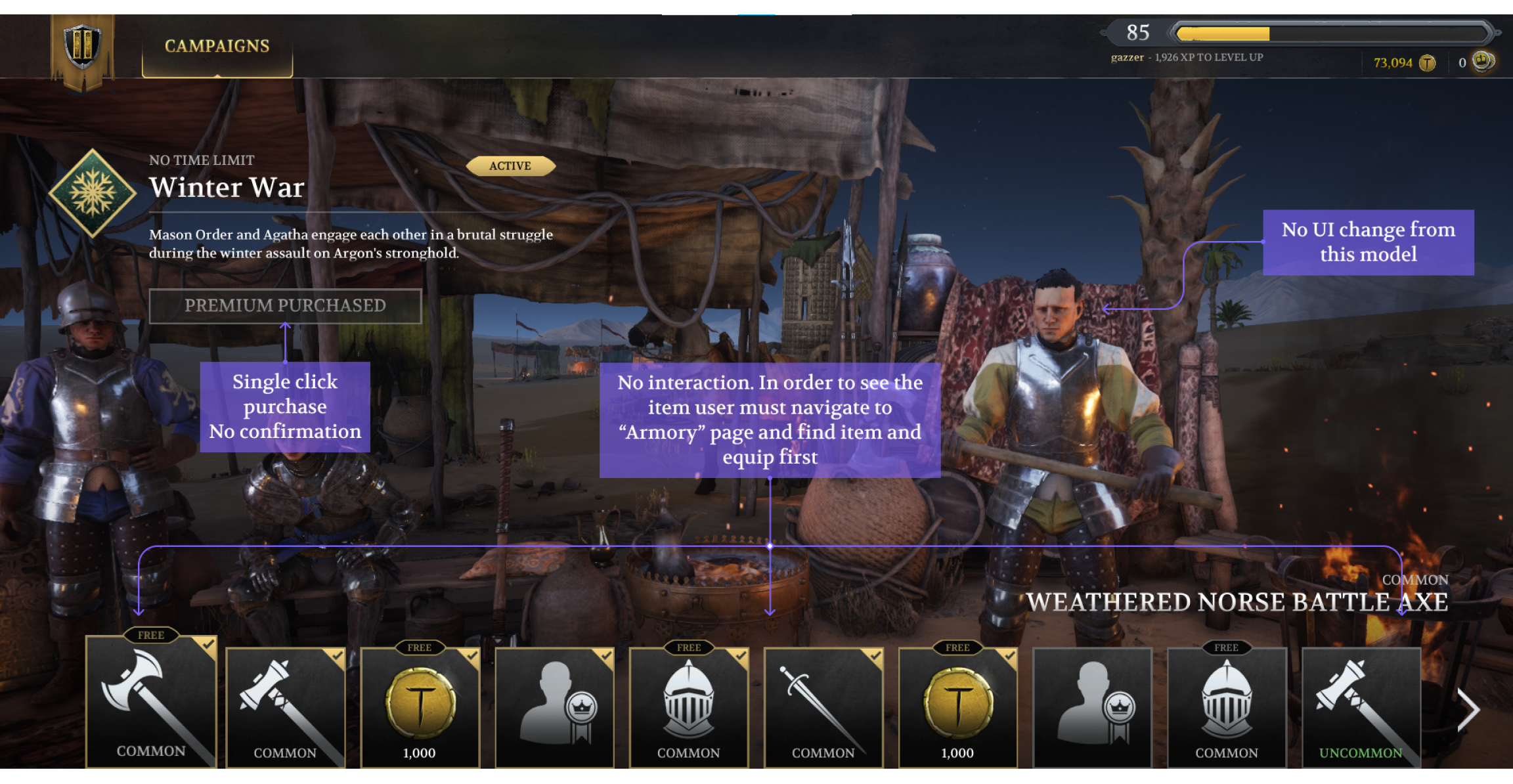
Task: Pick the uncommon hammer reward tile
Action: click(1361, 708)
